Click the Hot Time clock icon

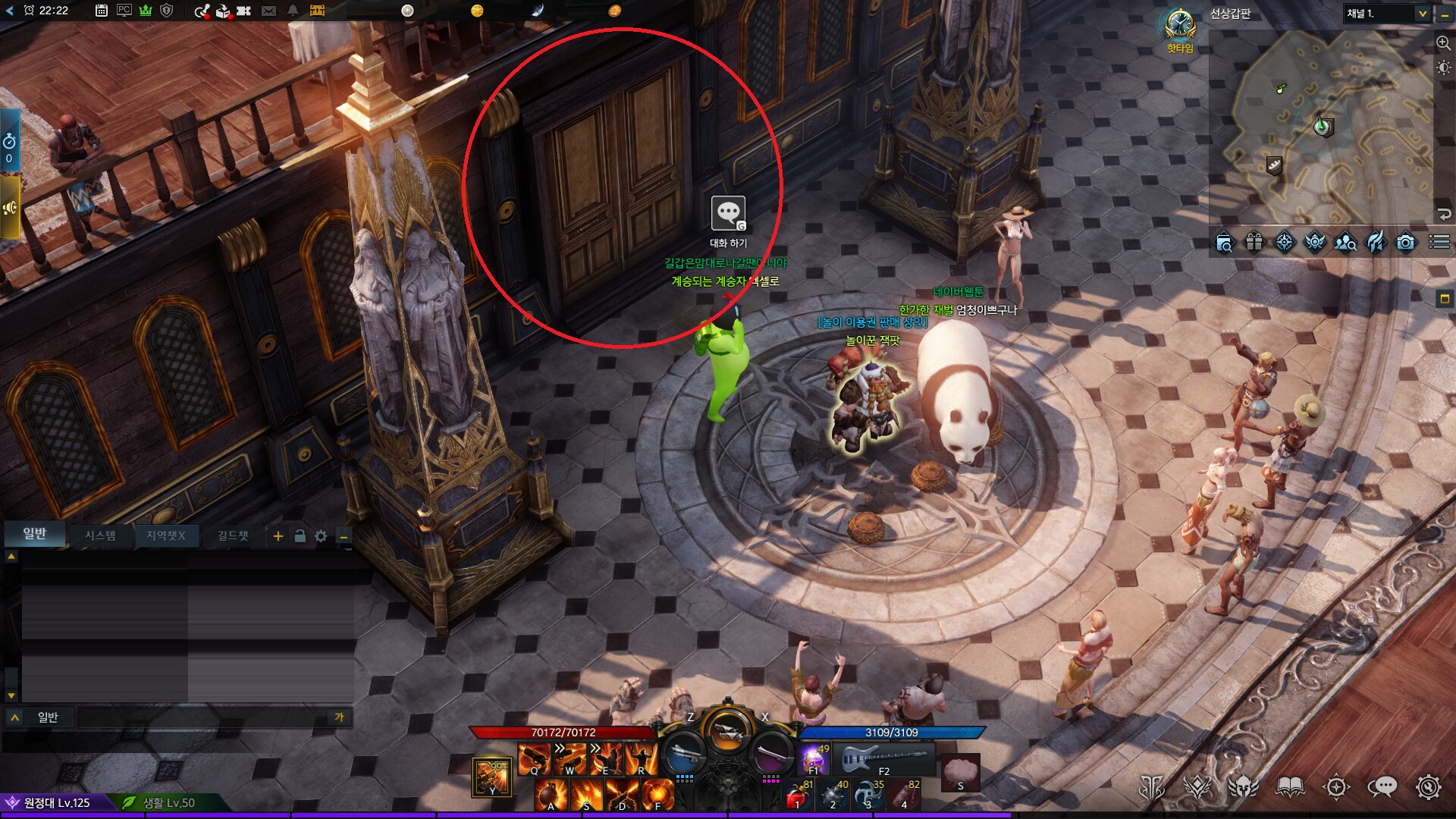coord(1180,25)
